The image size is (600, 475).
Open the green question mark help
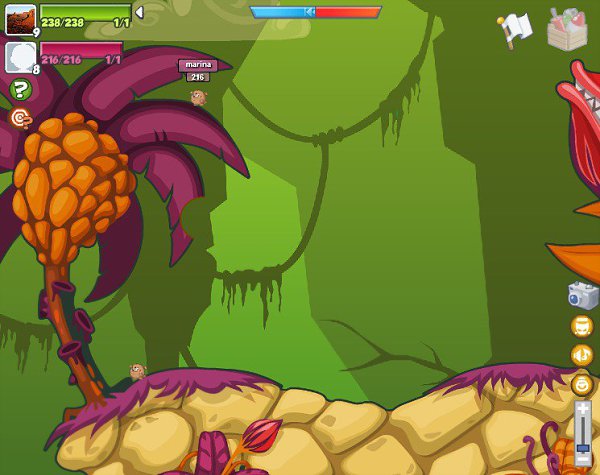[20, 90]
